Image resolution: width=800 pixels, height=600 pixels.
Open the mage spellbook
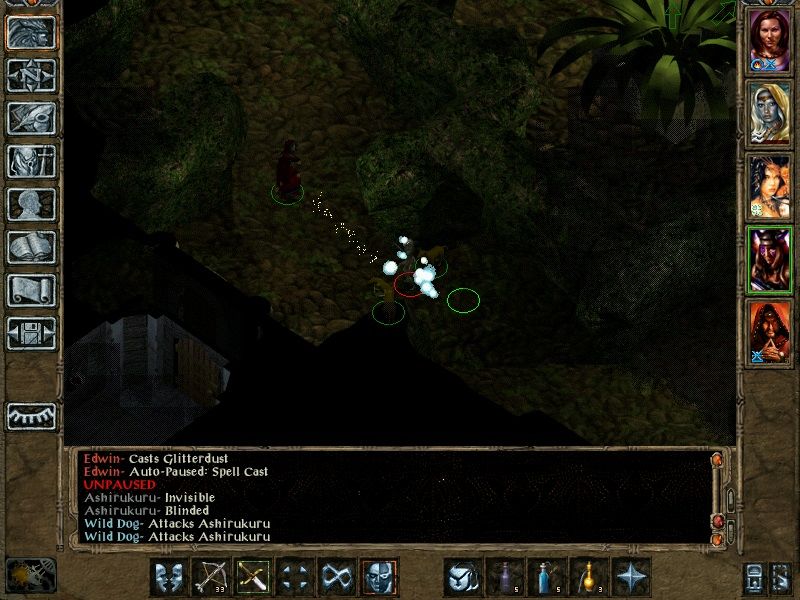click(x=31, y=247)
